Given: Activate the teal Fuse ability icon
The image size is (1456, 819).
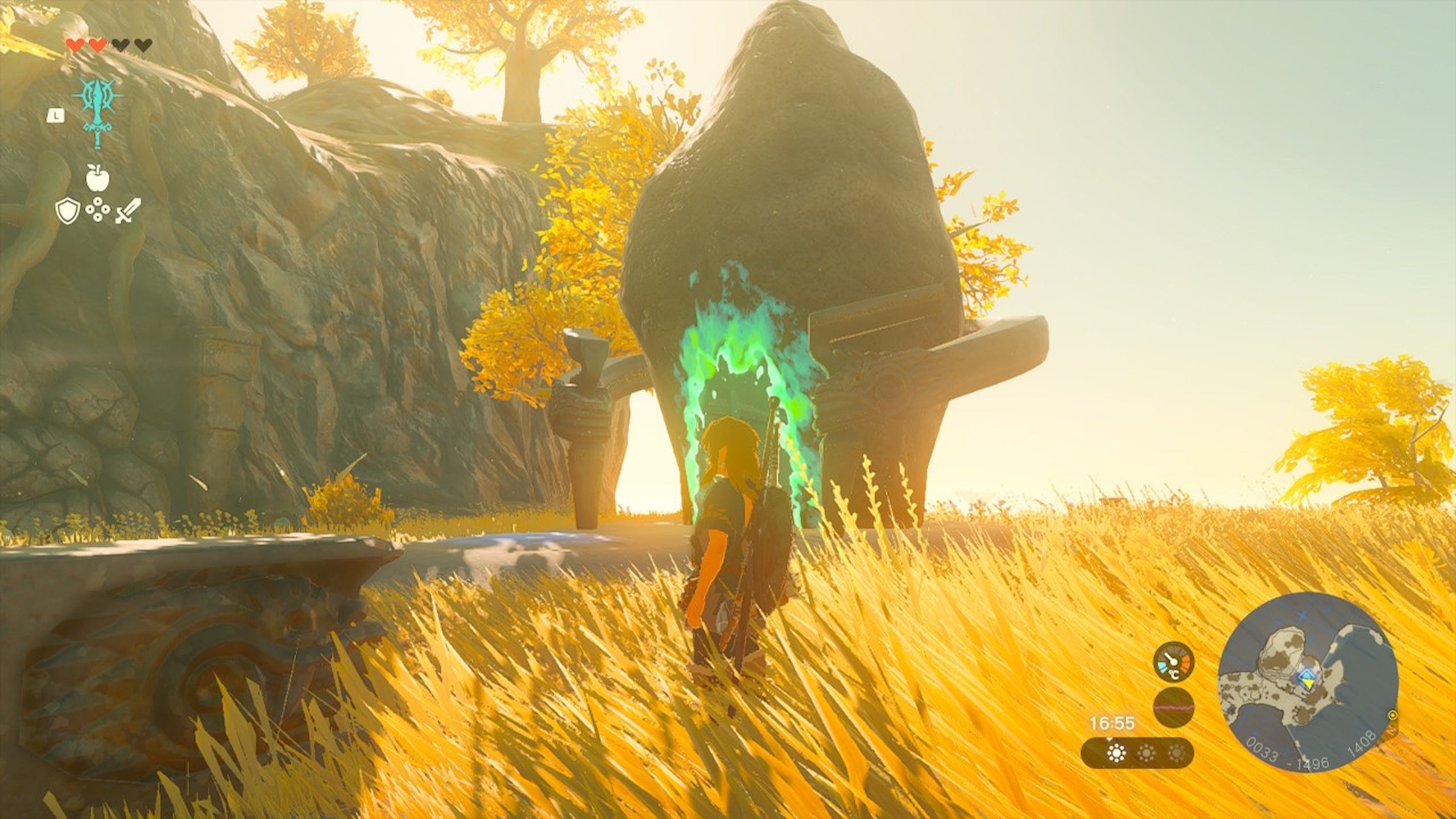Looking at the screenshot, I should [x=97, y=111].
